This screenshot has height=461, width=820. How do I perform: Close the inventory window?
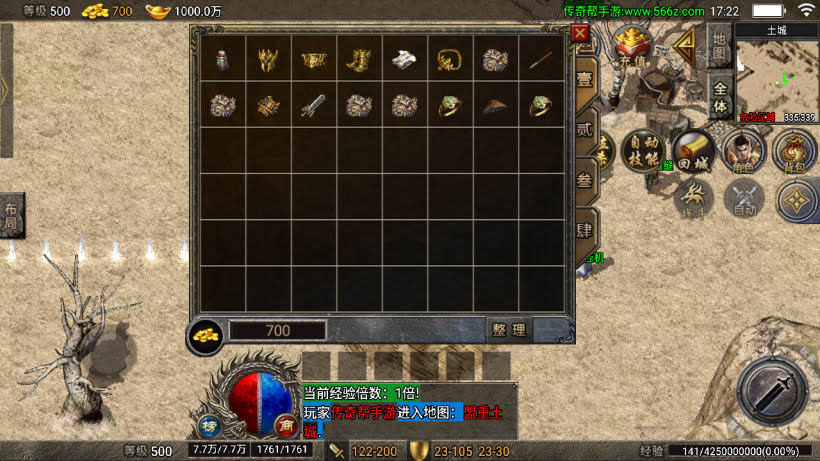(x=580, y=33)
